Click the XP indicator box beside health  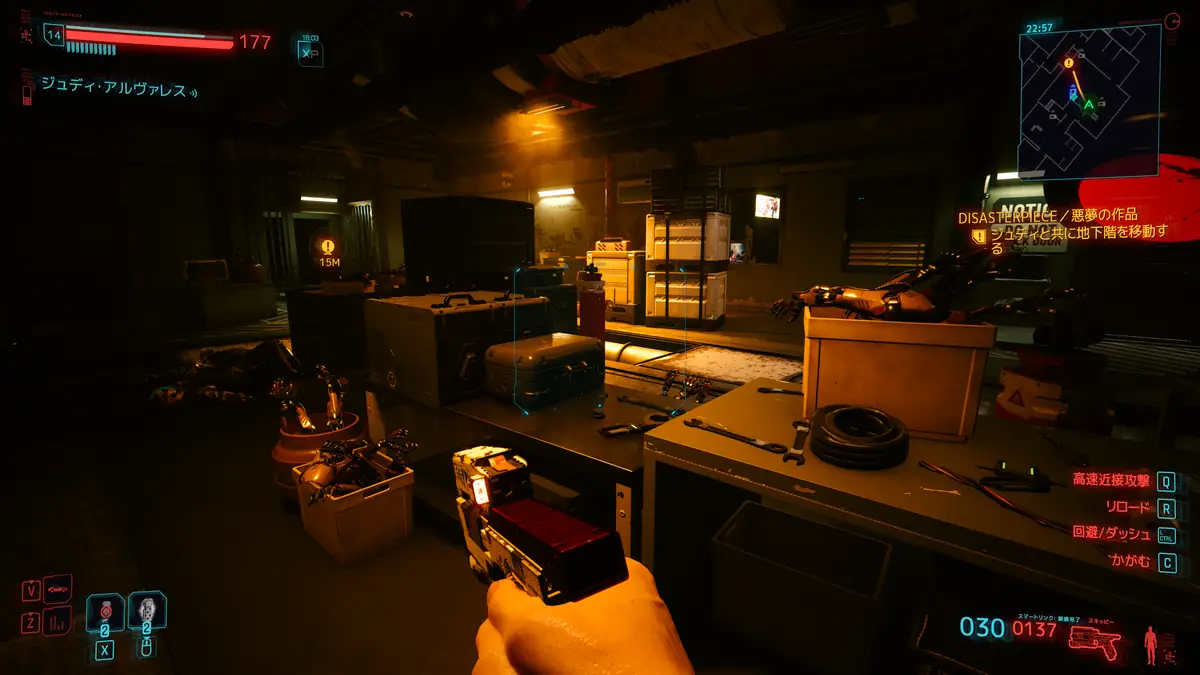tap(310, 53)
